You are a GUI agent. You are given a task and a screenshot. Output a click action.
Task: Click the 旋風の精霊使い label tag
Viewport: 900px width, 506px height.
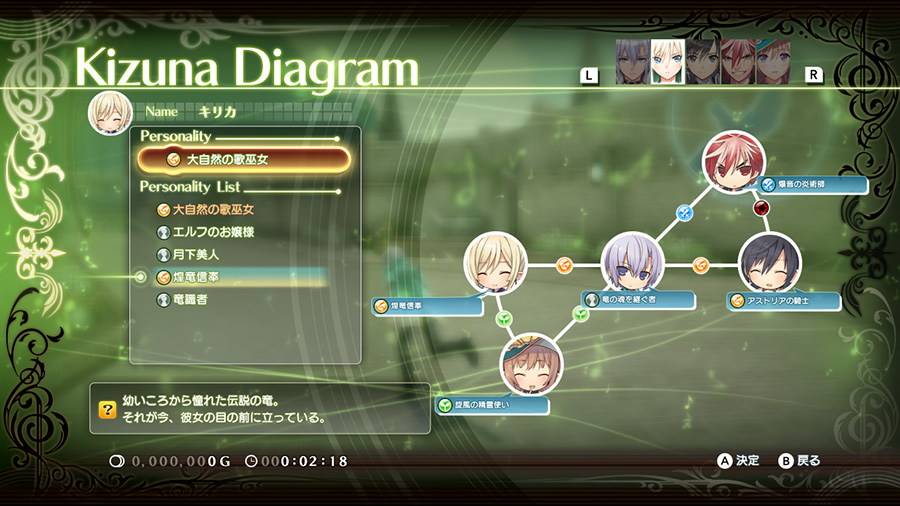click(492, 406)
